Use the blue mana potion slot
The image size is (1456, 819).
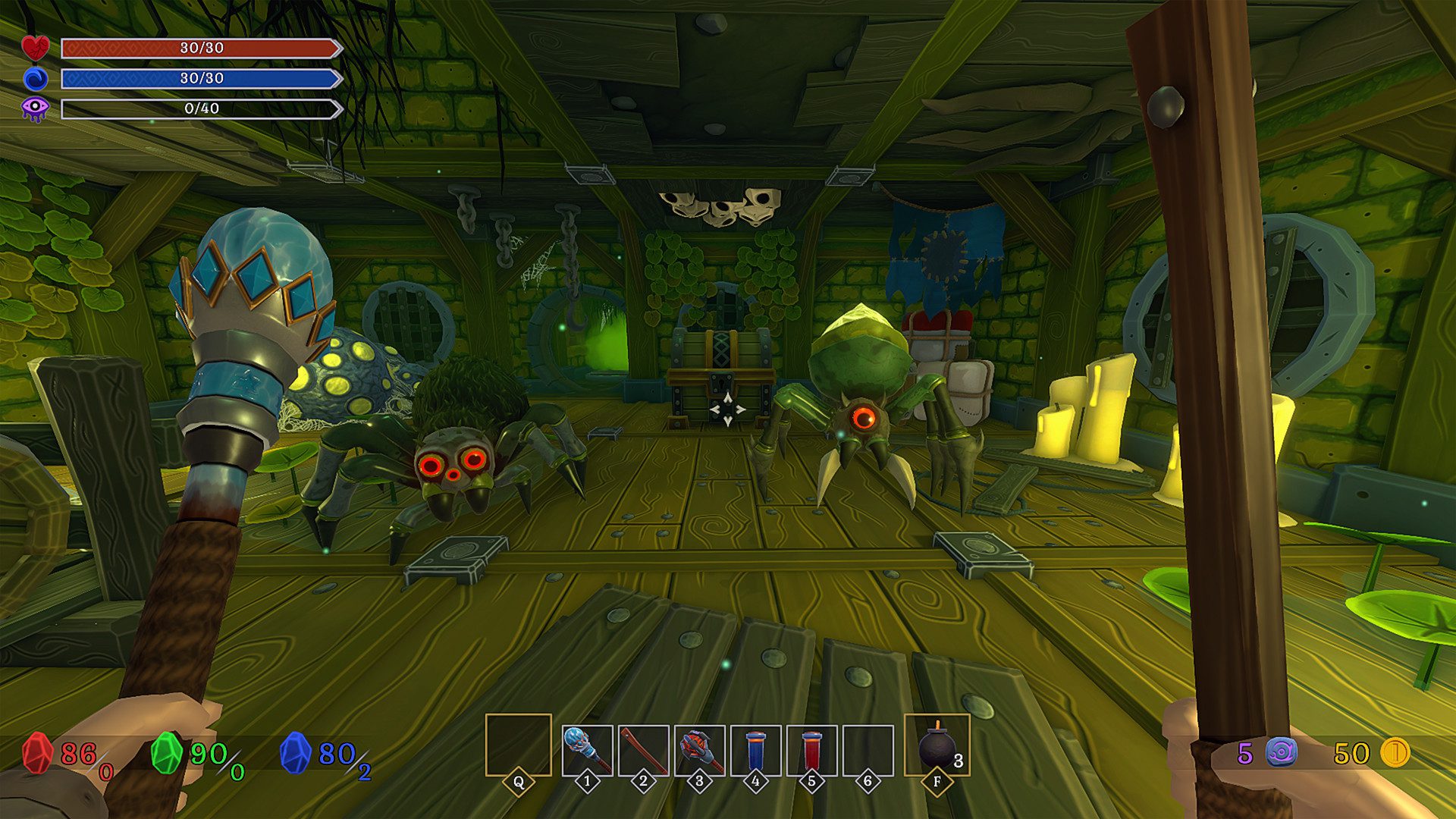tap(755, 749)
